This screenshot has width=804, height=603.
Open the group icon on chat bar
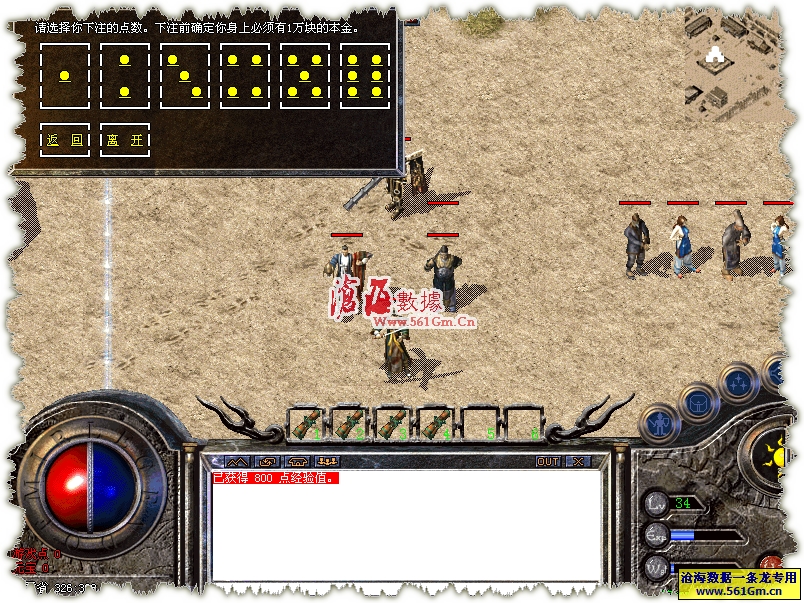[326, 462]
